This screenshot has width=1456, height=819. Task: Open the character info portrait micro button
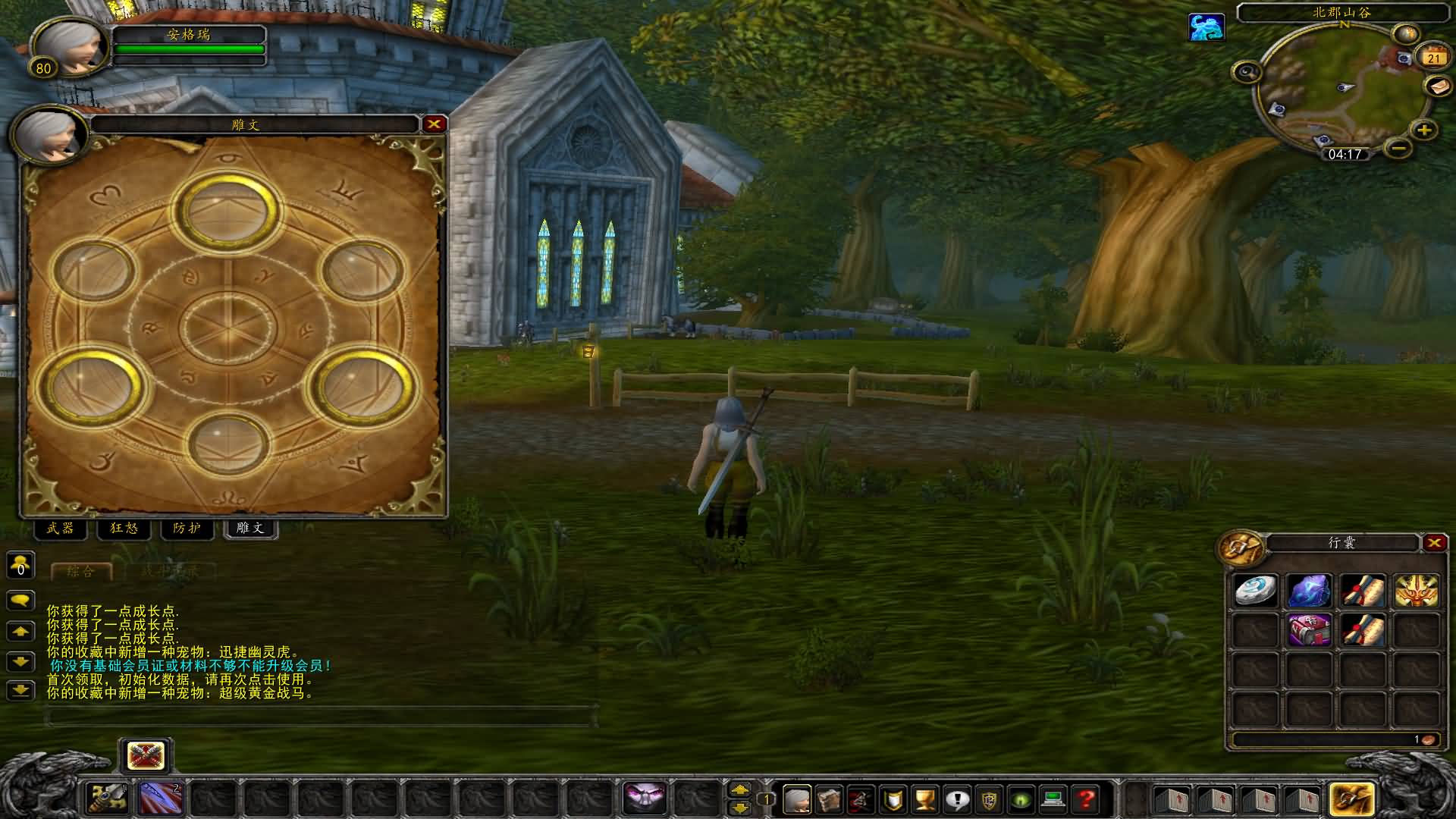[x=796, y=799]
